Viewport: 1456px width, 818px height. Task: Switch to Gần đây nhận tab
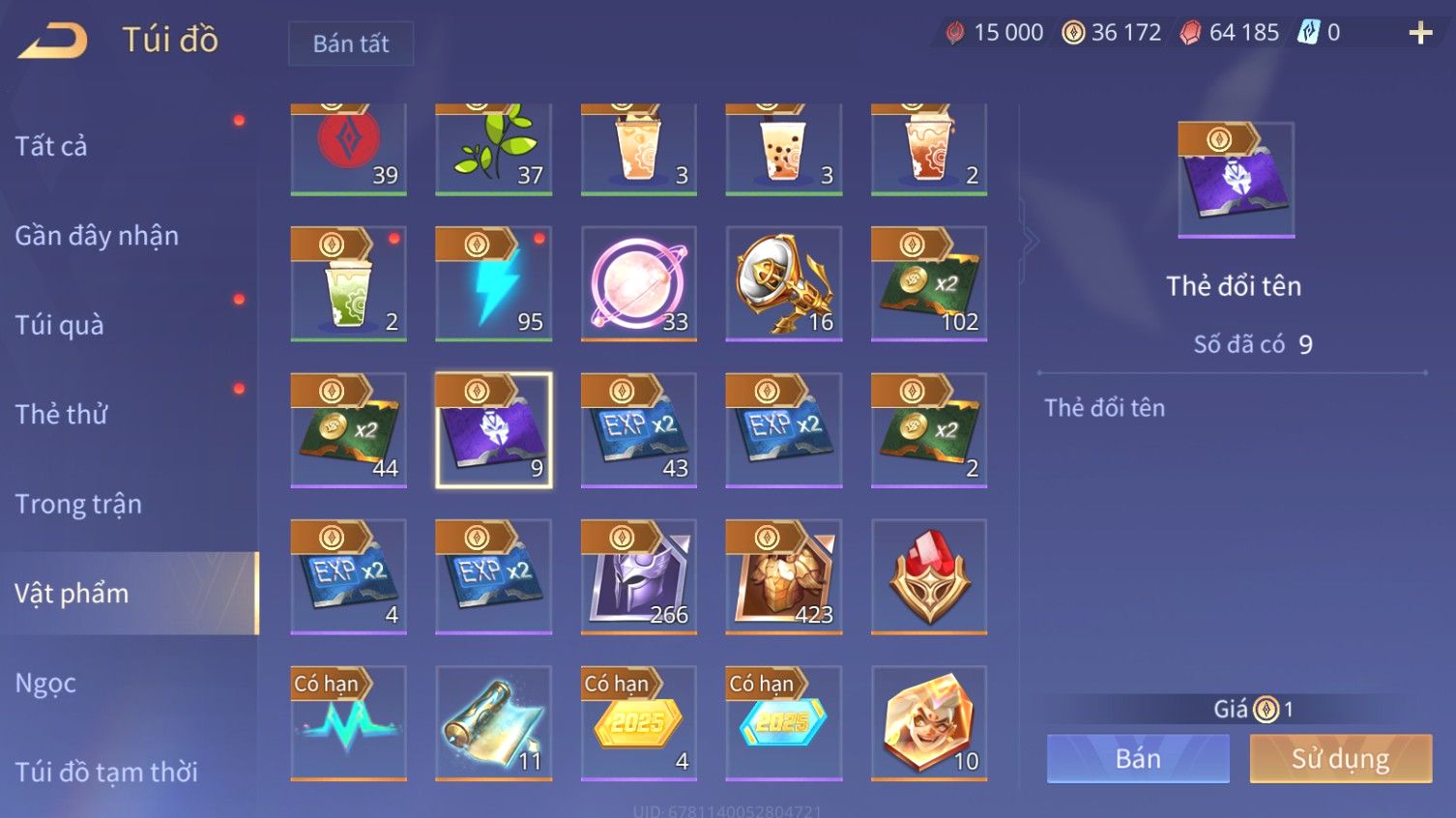tap(97, 236)
